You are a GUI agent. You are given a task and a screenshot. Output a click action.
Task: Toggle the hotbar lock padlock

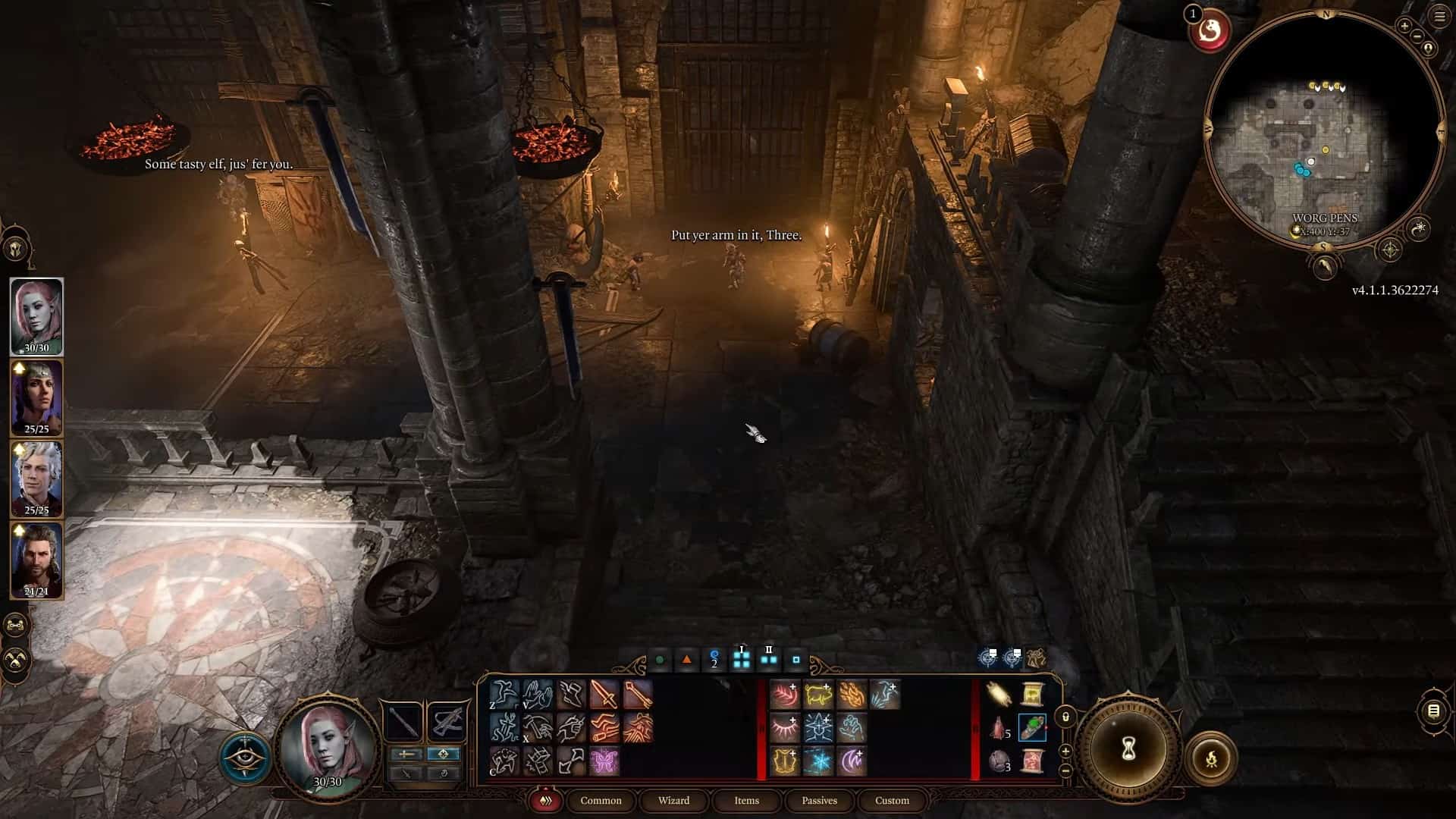point(1065,717)
